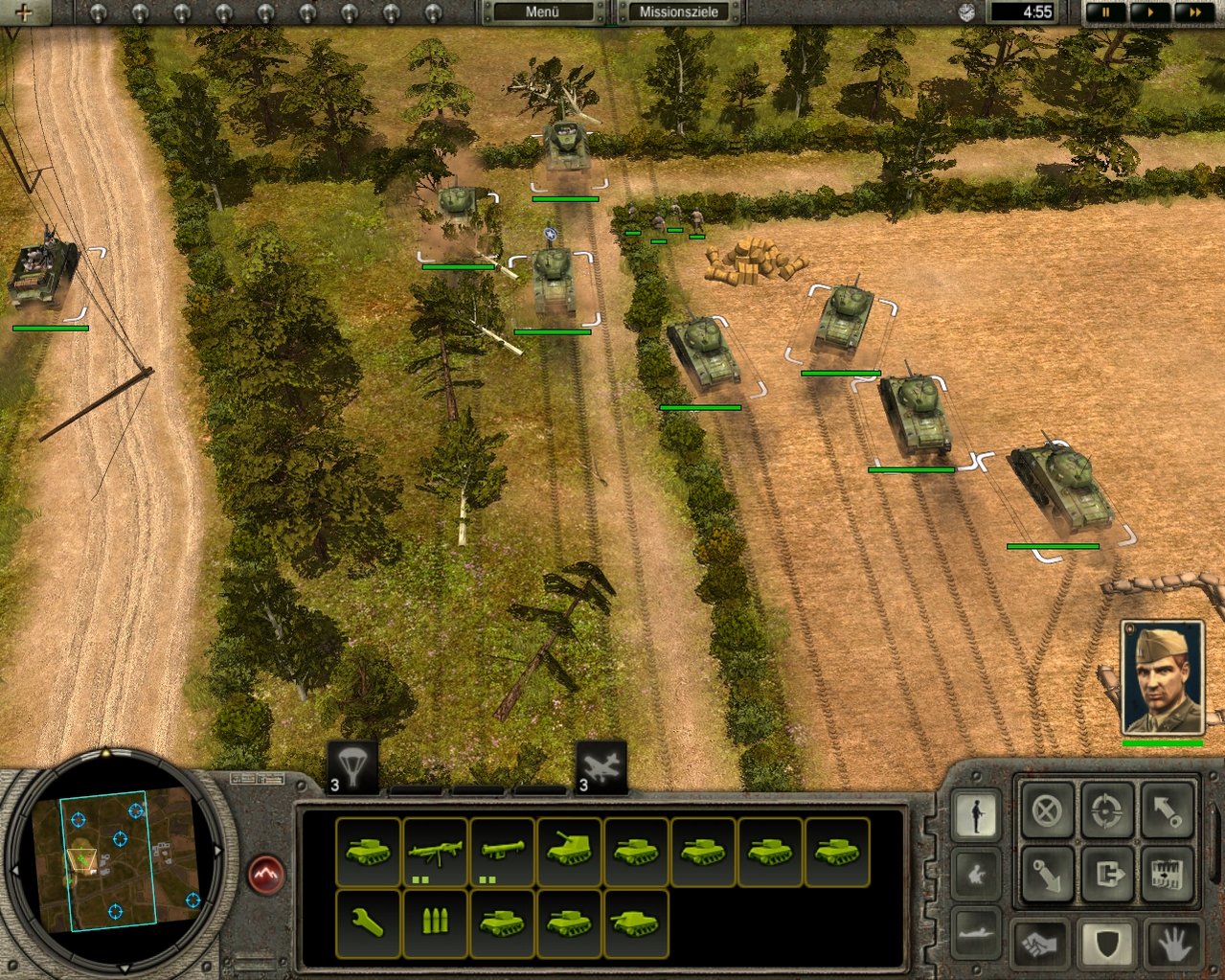Select the ammunition supply unit slot
Screen dimensions: 1225x980
point(435,923)
